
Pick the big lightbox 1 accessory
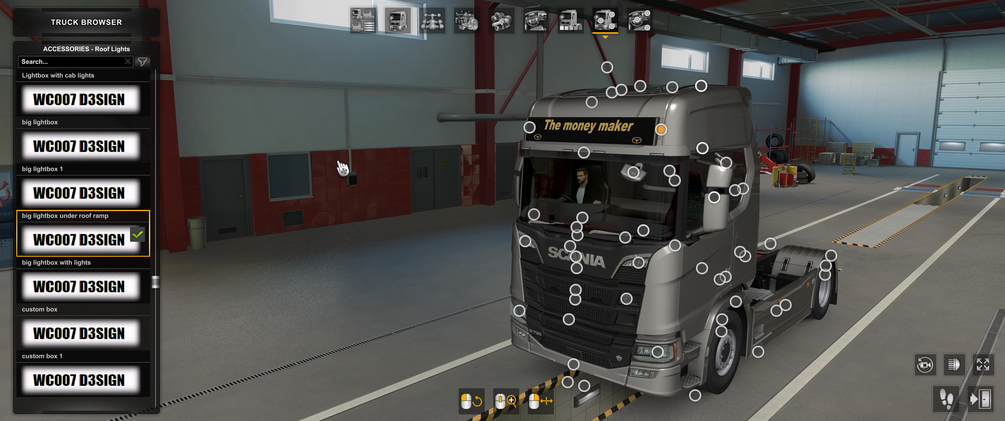[x=79, y=192]
